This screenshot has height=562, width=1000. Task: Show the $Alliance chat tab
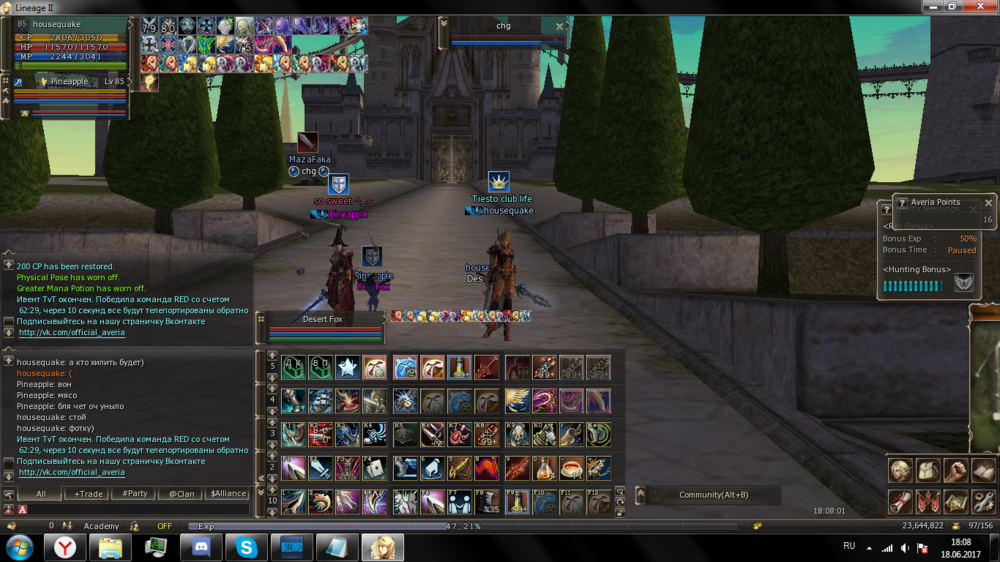click(227, 493)
